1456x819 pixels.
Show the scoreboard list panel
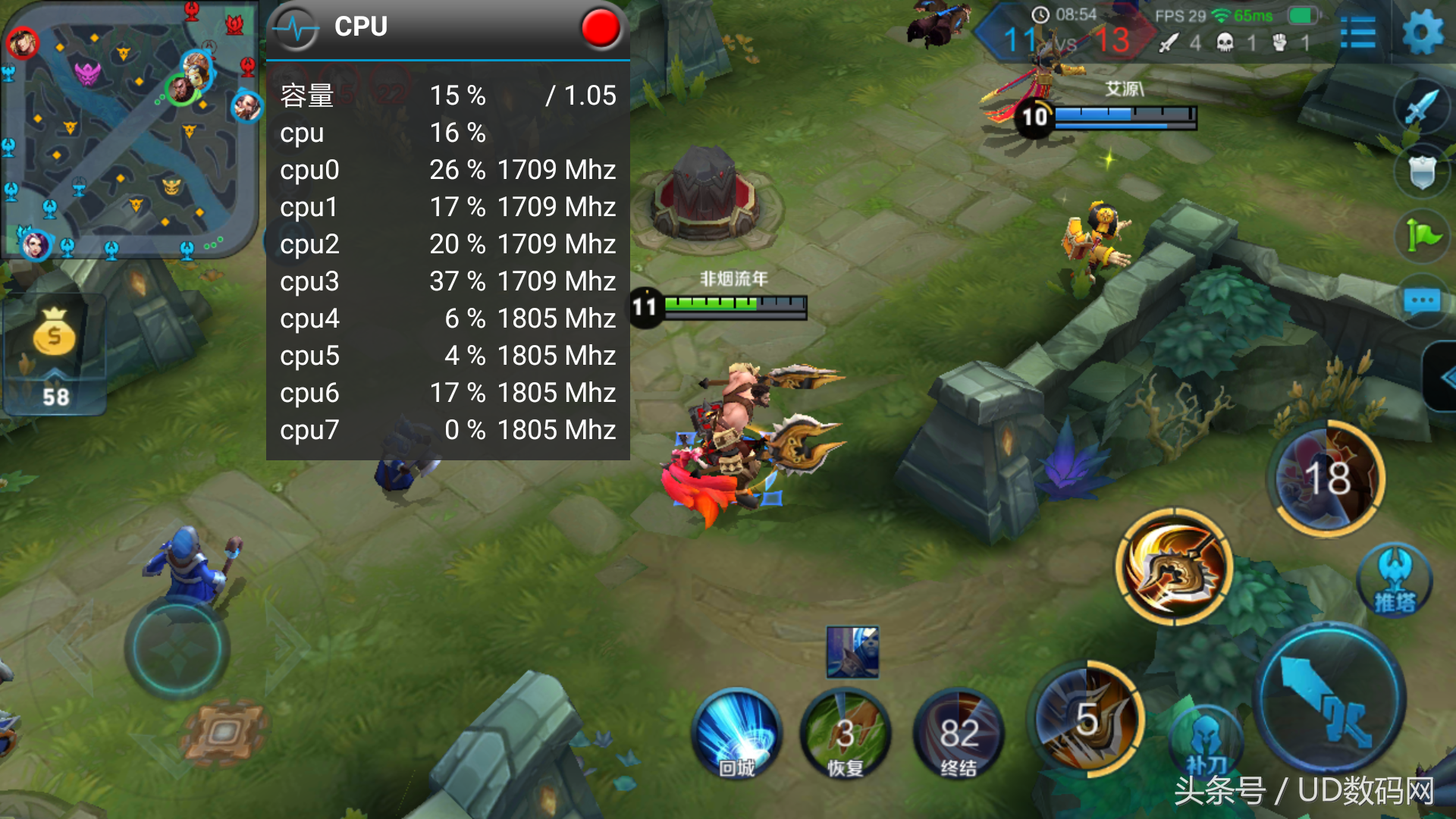click(x=1357, y=33)
